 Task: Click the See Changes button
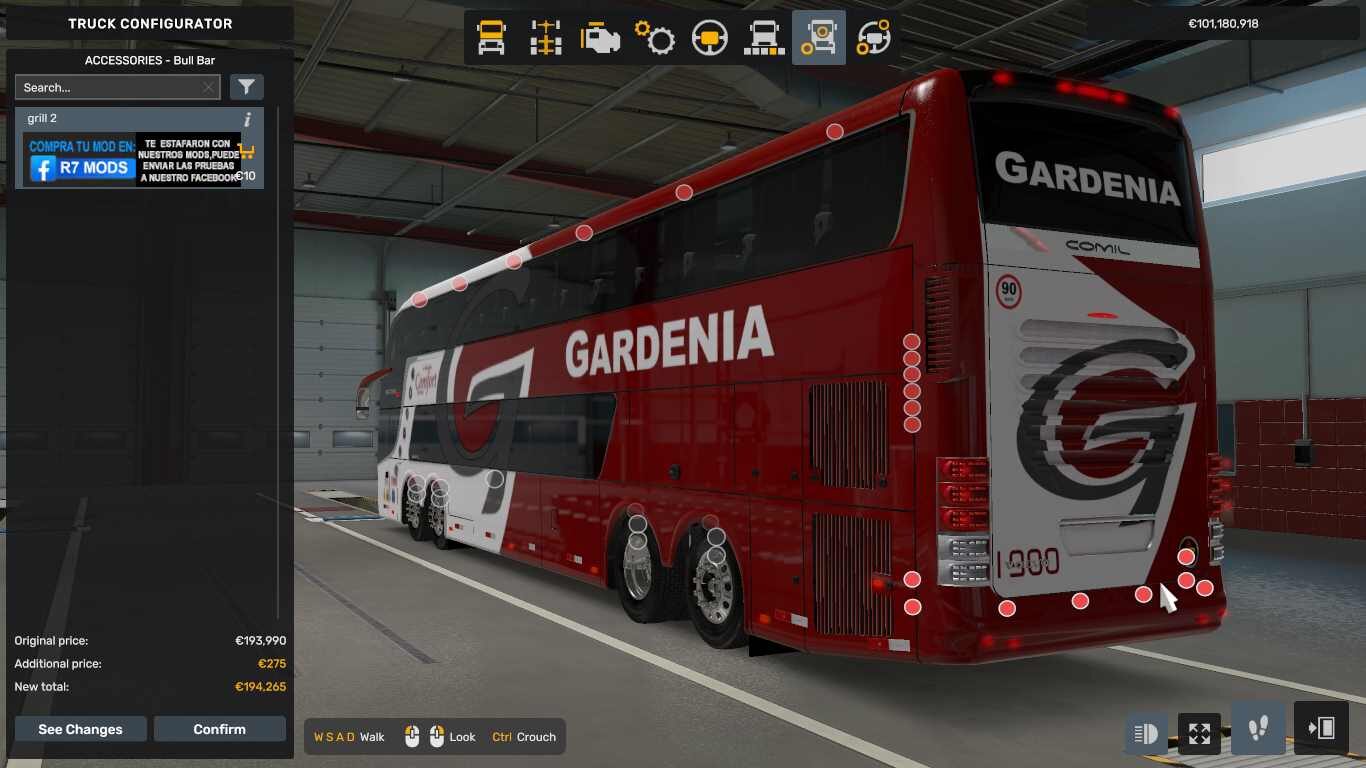pyautogui.click(x=80, y=729)
